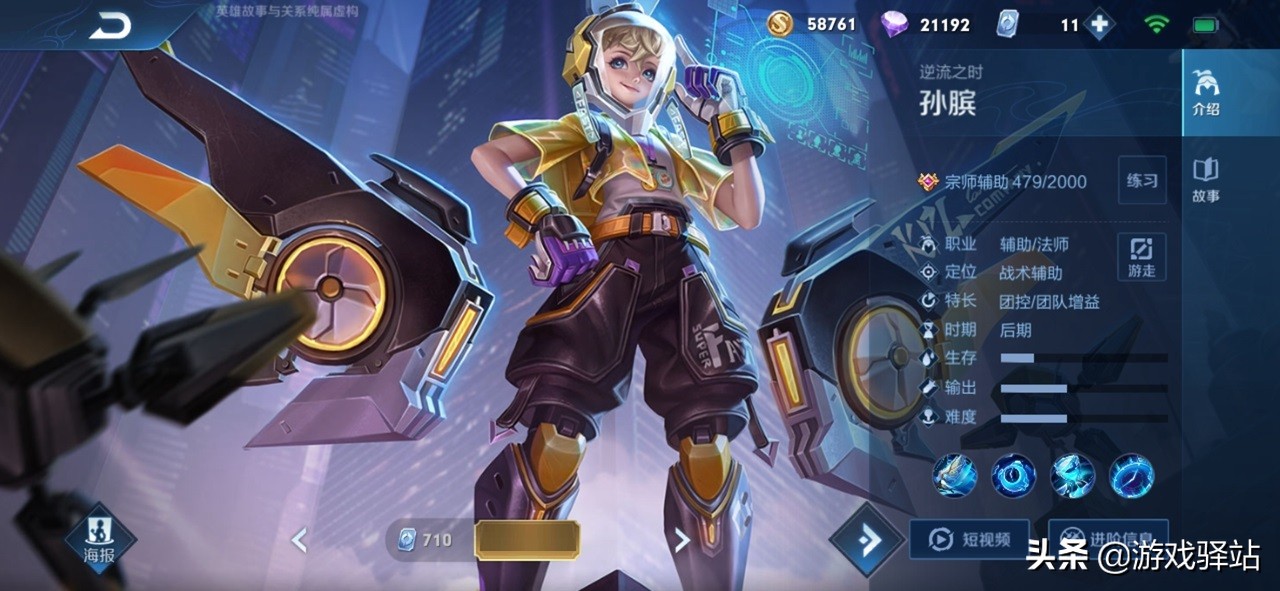This screenshot has height=591, width=1280.
Task: Start hero practice with 练习 button
Action: tap(1142, 180)
